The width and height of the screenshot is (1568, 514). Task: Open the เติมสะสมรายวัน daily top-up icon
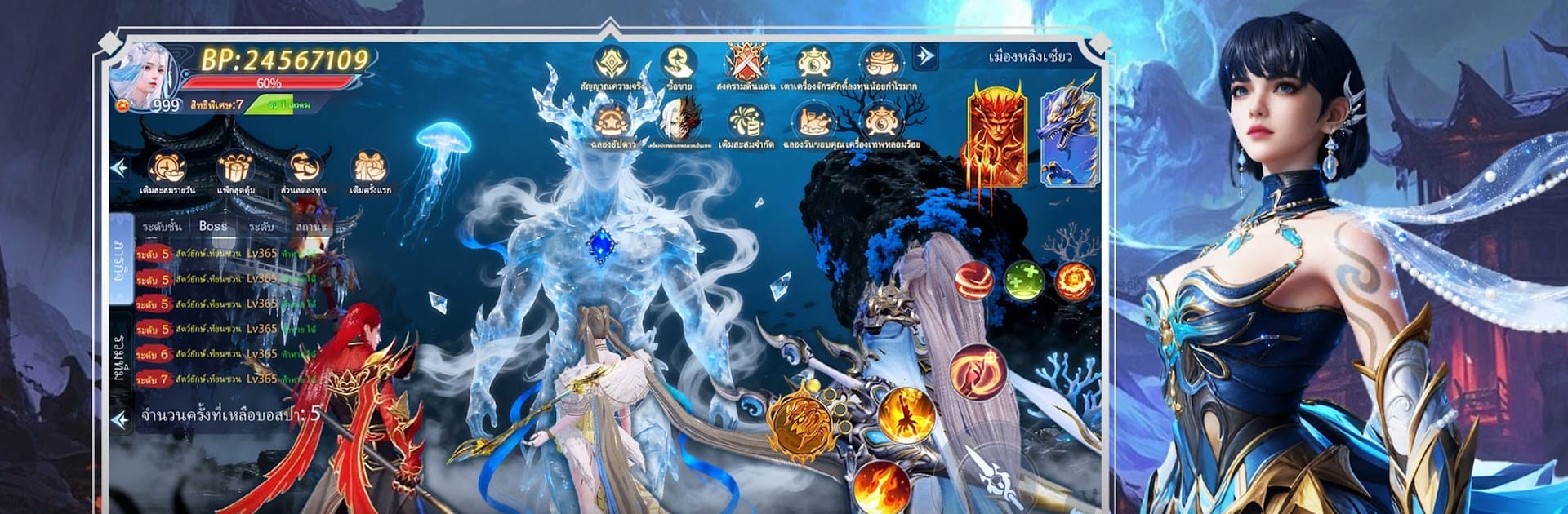[167, 169]
